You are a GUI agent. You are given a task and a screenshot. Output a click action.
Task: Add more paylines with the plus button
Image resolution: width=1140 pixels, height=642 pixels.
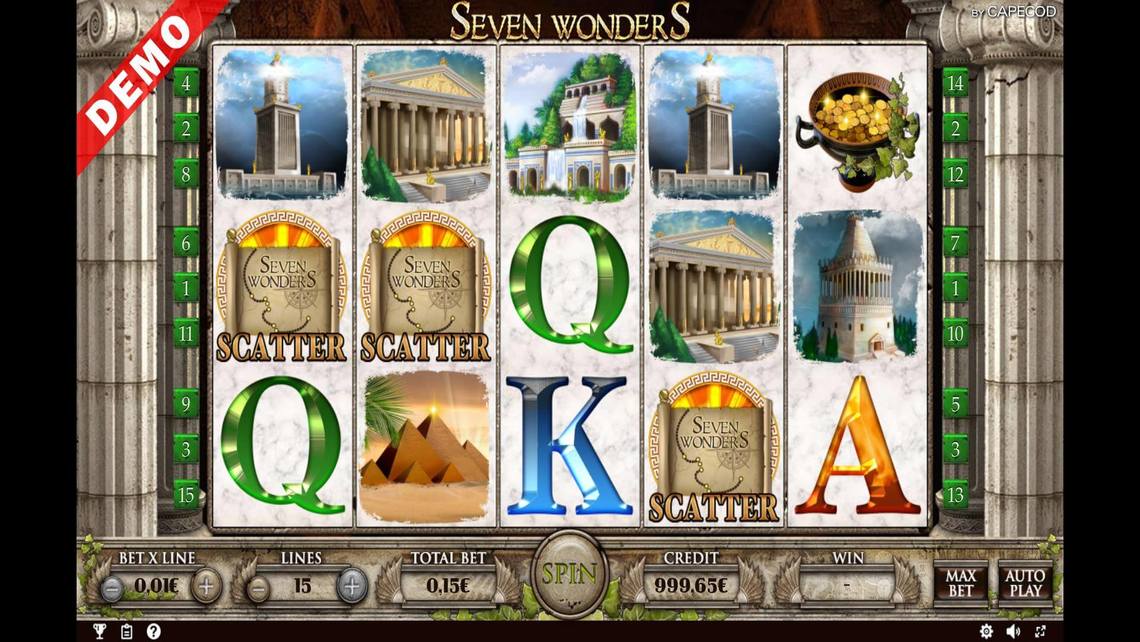click(x=352, y=586)
